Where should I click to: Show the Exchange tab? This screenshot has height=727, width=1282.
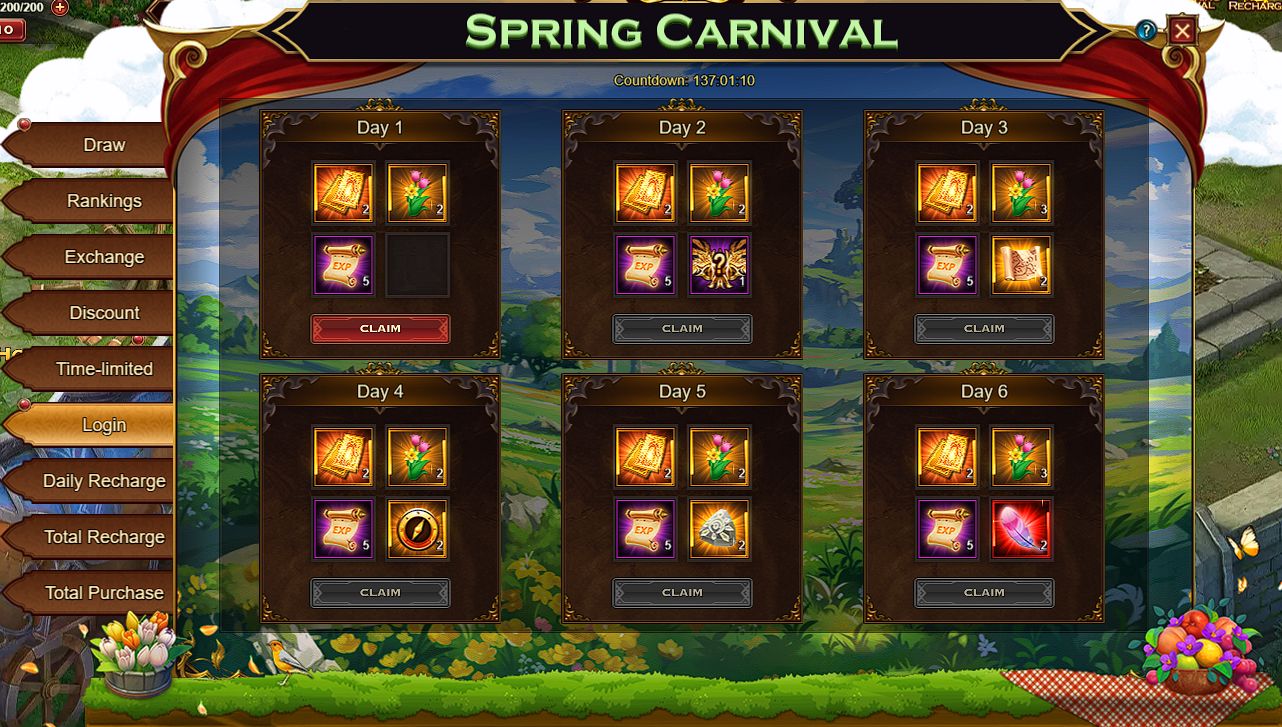(x=104, y=257)
